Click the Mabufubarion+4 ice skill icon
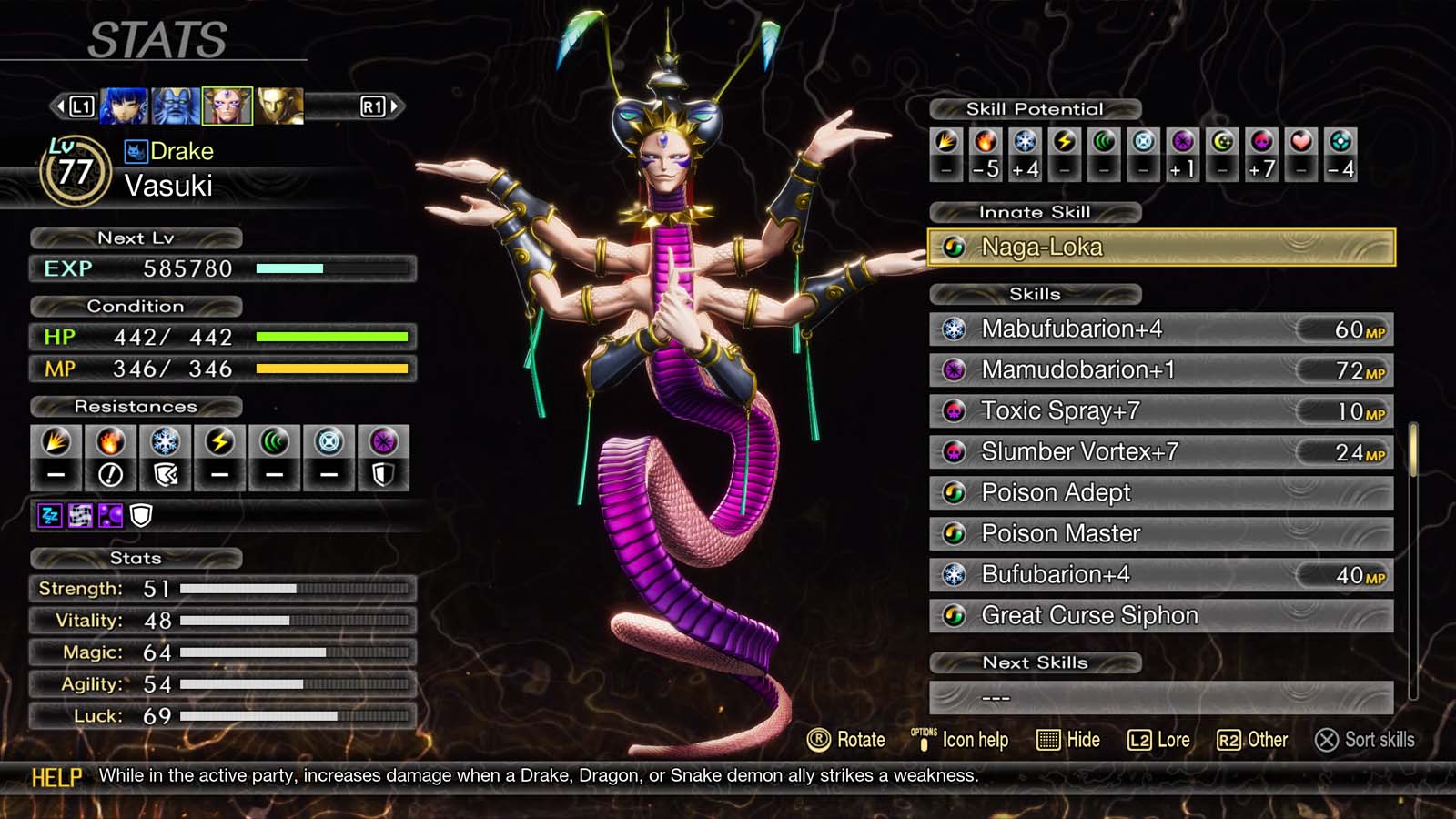The height and width of the screenshot is (819, 1456). pyautogui.click(x=955, y=329)
